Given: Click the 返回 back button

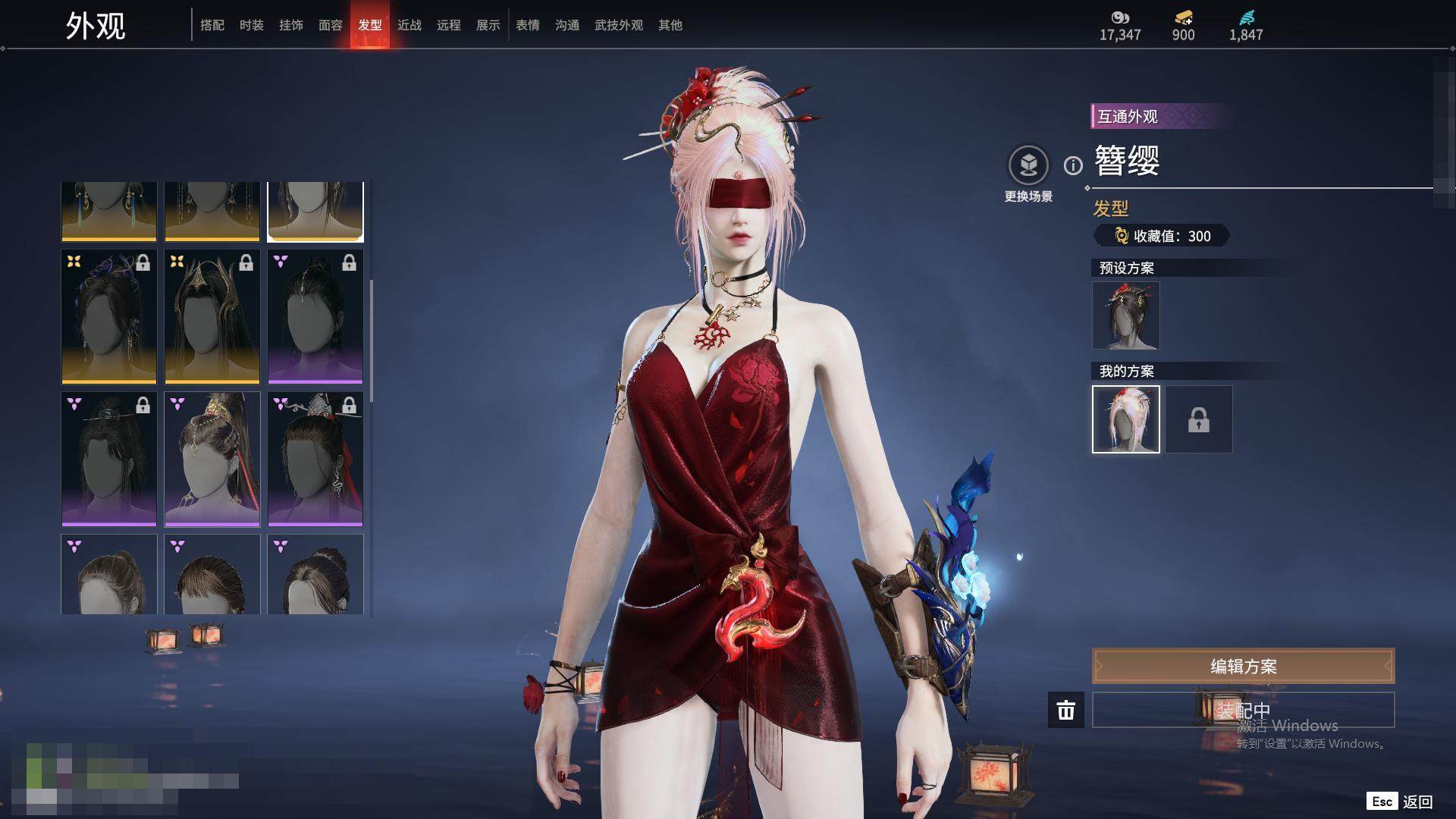Looking at the screenshot, I should pos(1417,802).
